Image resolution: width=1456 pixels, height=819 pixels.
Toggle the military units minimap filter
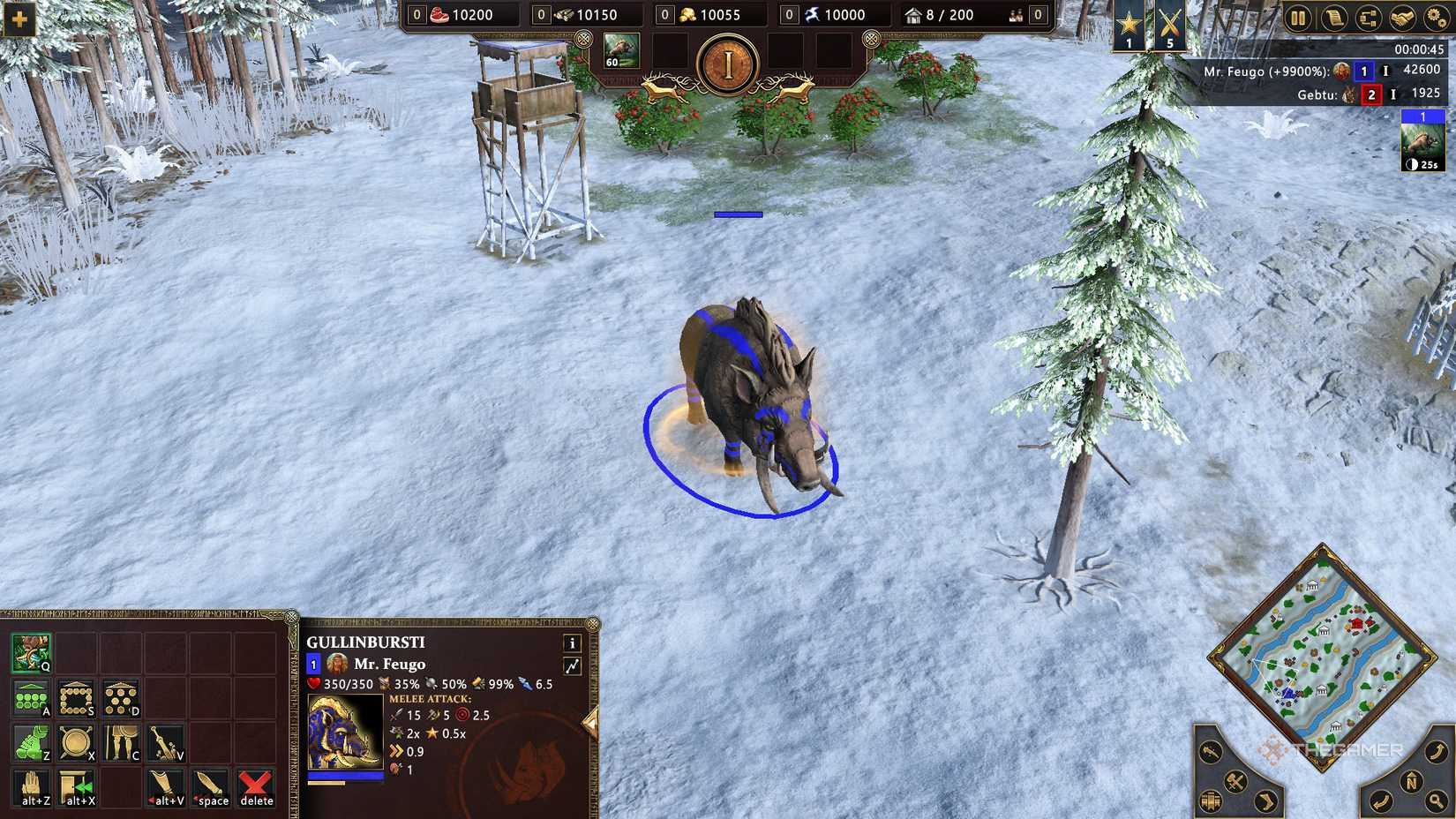pos(1235,782)
